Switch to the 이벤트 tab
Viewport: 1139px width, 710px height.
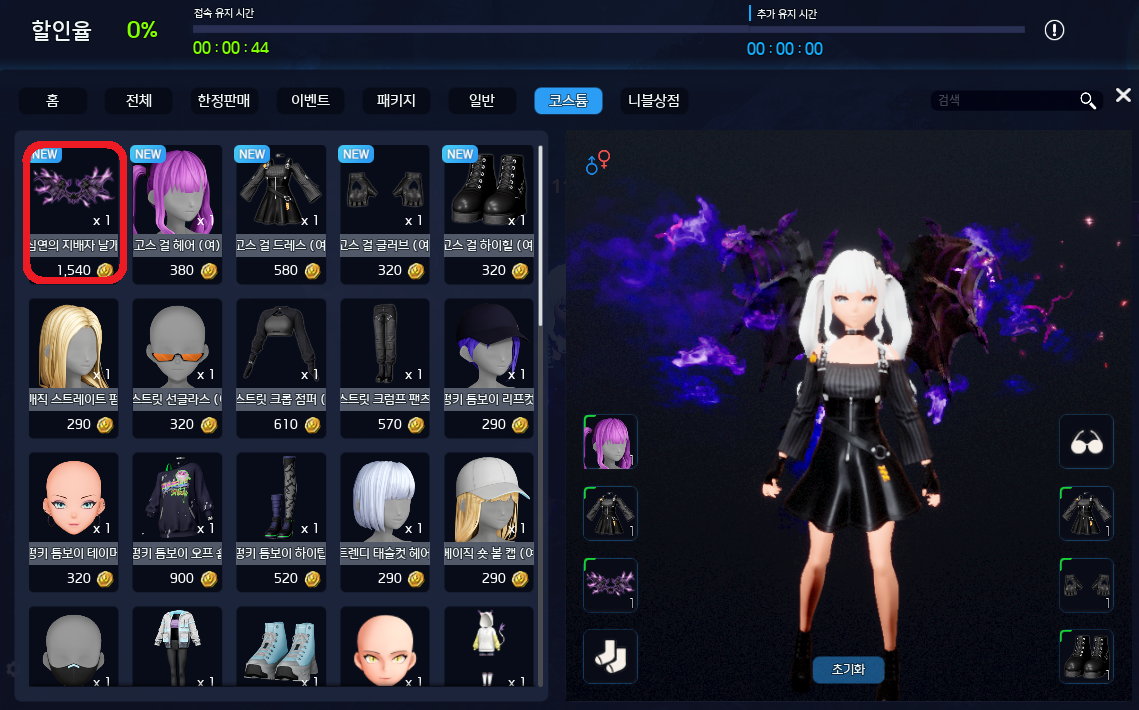310,101
